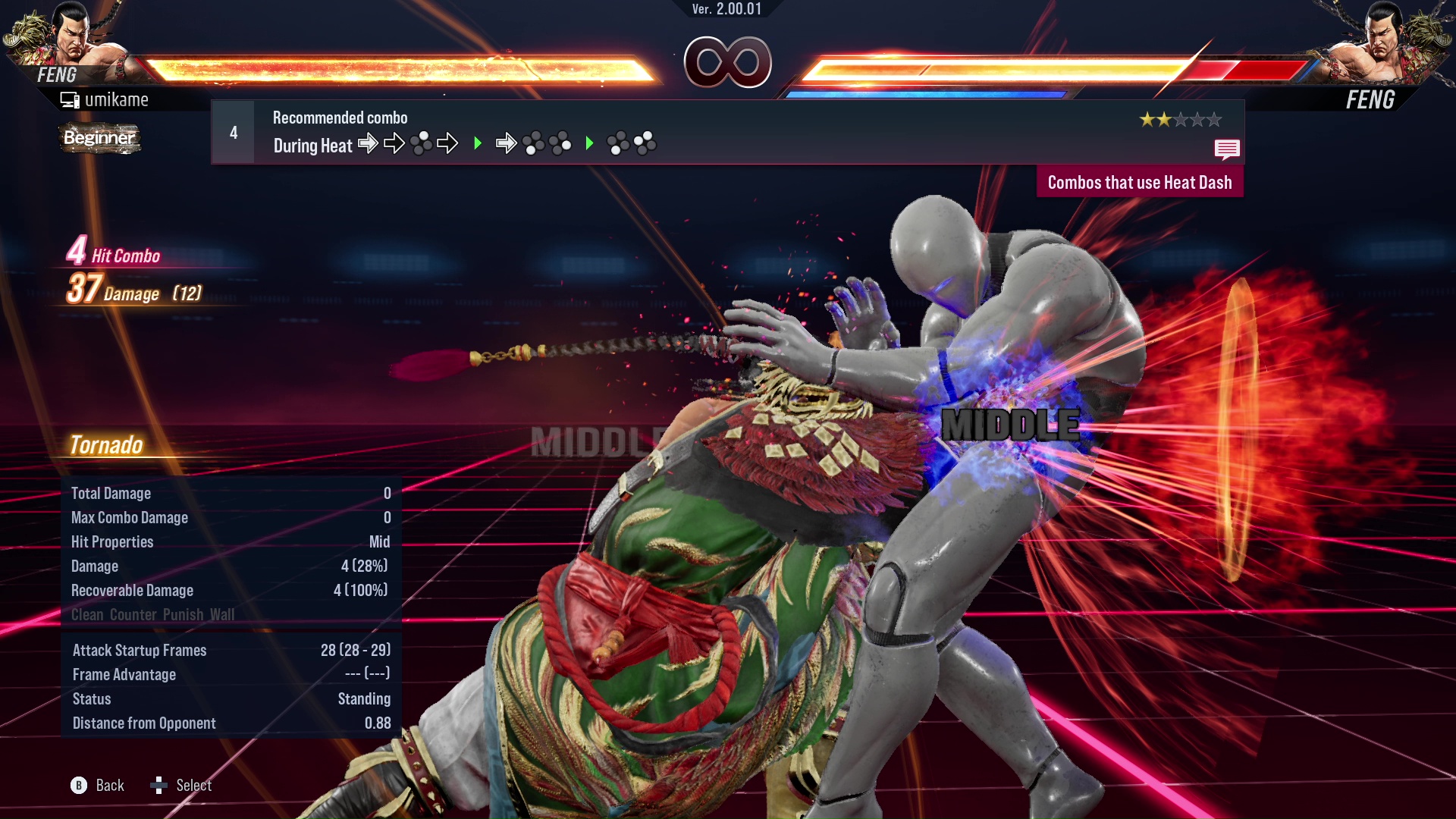Screen dimensions: 1456x819
Task: Click the Combos that use Heat Dash tag
Action: (x=1139, y=183)
